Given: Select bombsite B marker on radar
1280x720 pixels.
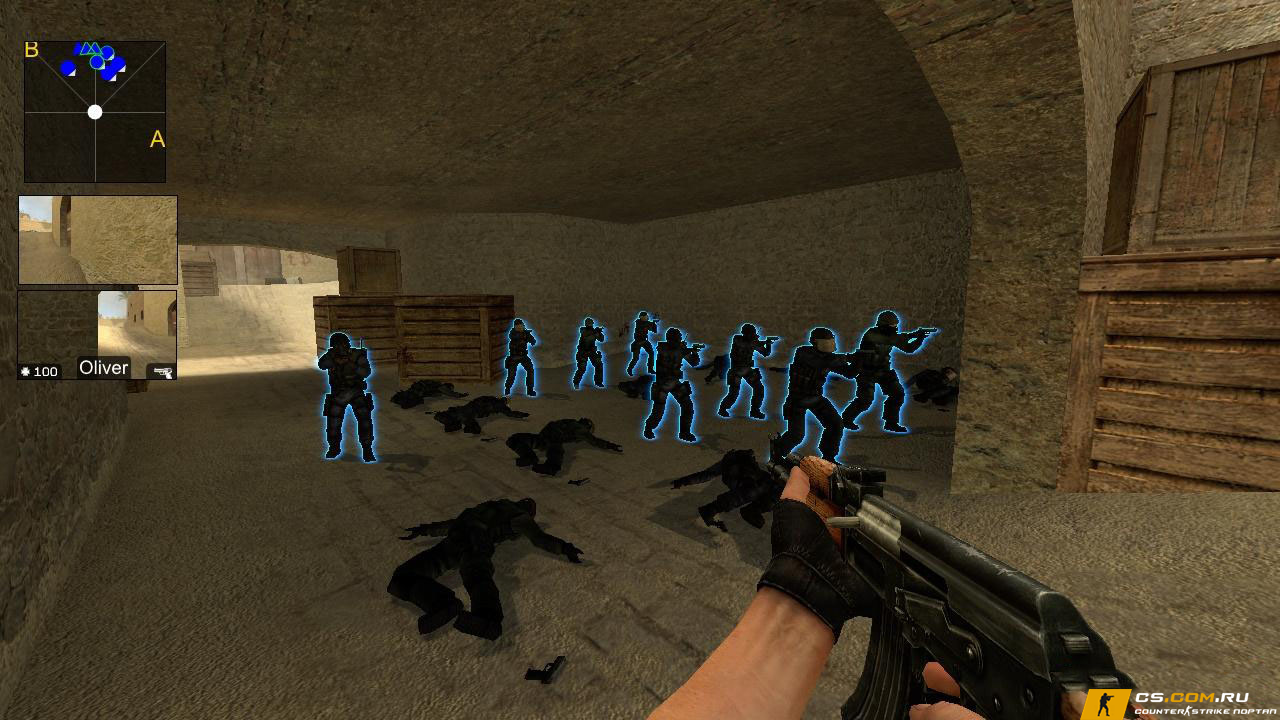Looking at the screenshot, I should point(32,50).
